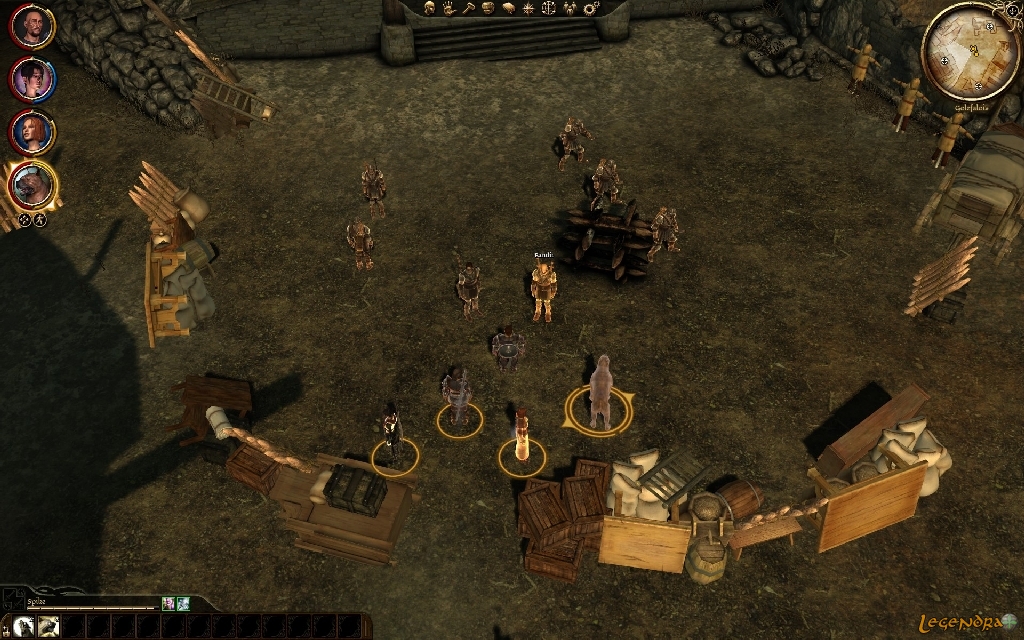Open the game options gear icon
Viewport: 1024px width, 640px height.
[x=590, y=8]
